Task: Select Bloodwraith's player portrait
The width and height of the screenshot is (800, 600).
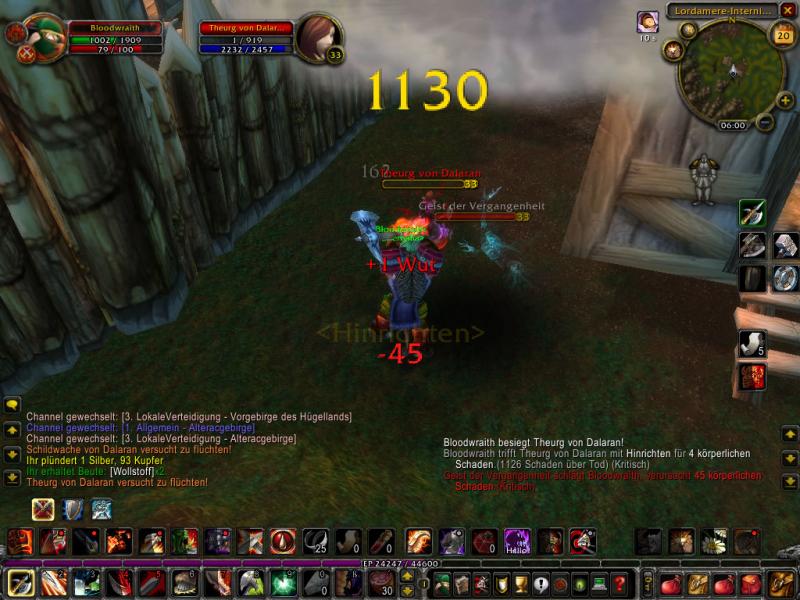Action: pos(44,39)
